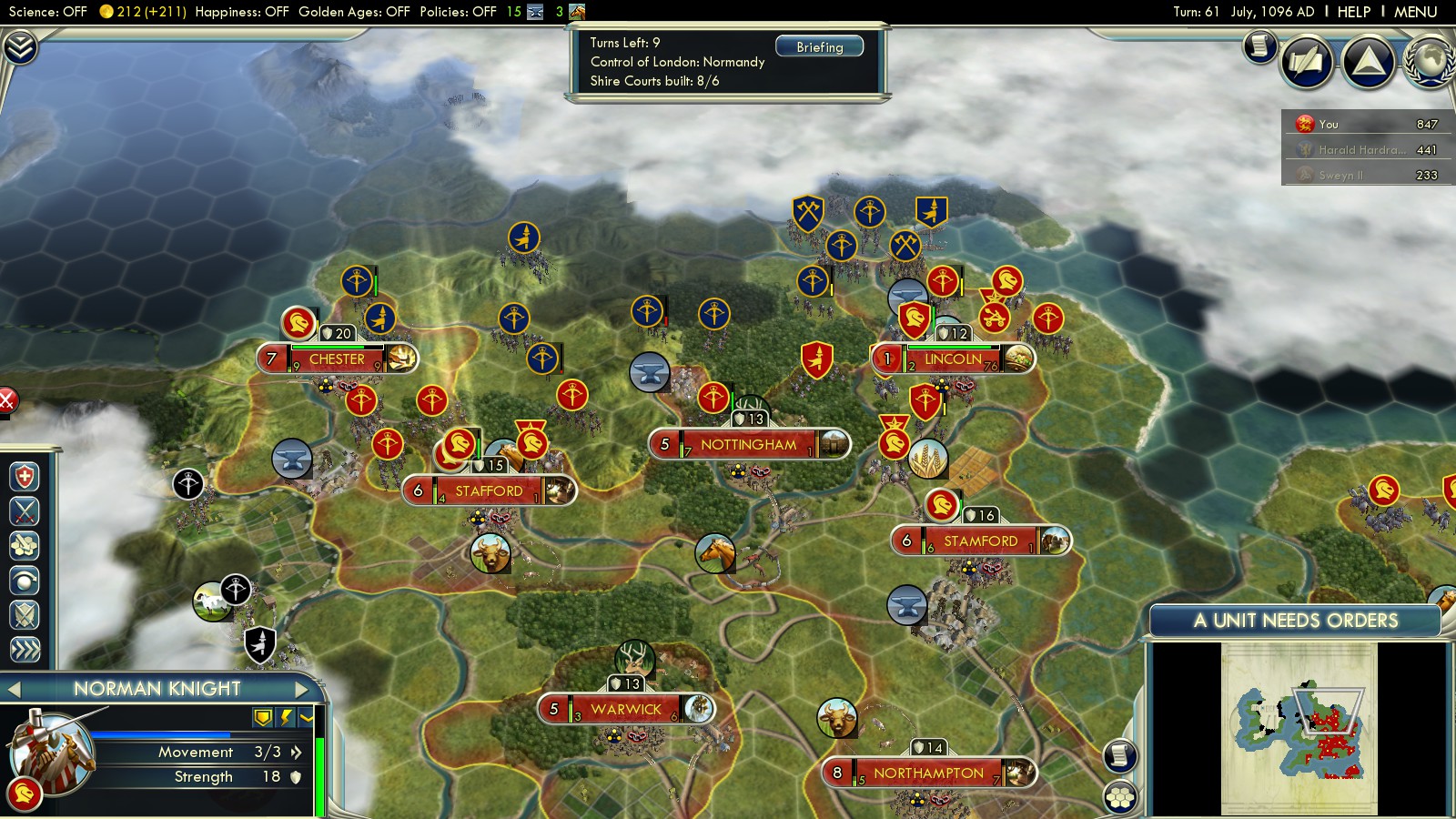Image resolution: width=1456 pixels, height=819 pixels.
Task: Select Harald Hardrada in the score list
Action: pyautogui.click(x=1360, y=149)
